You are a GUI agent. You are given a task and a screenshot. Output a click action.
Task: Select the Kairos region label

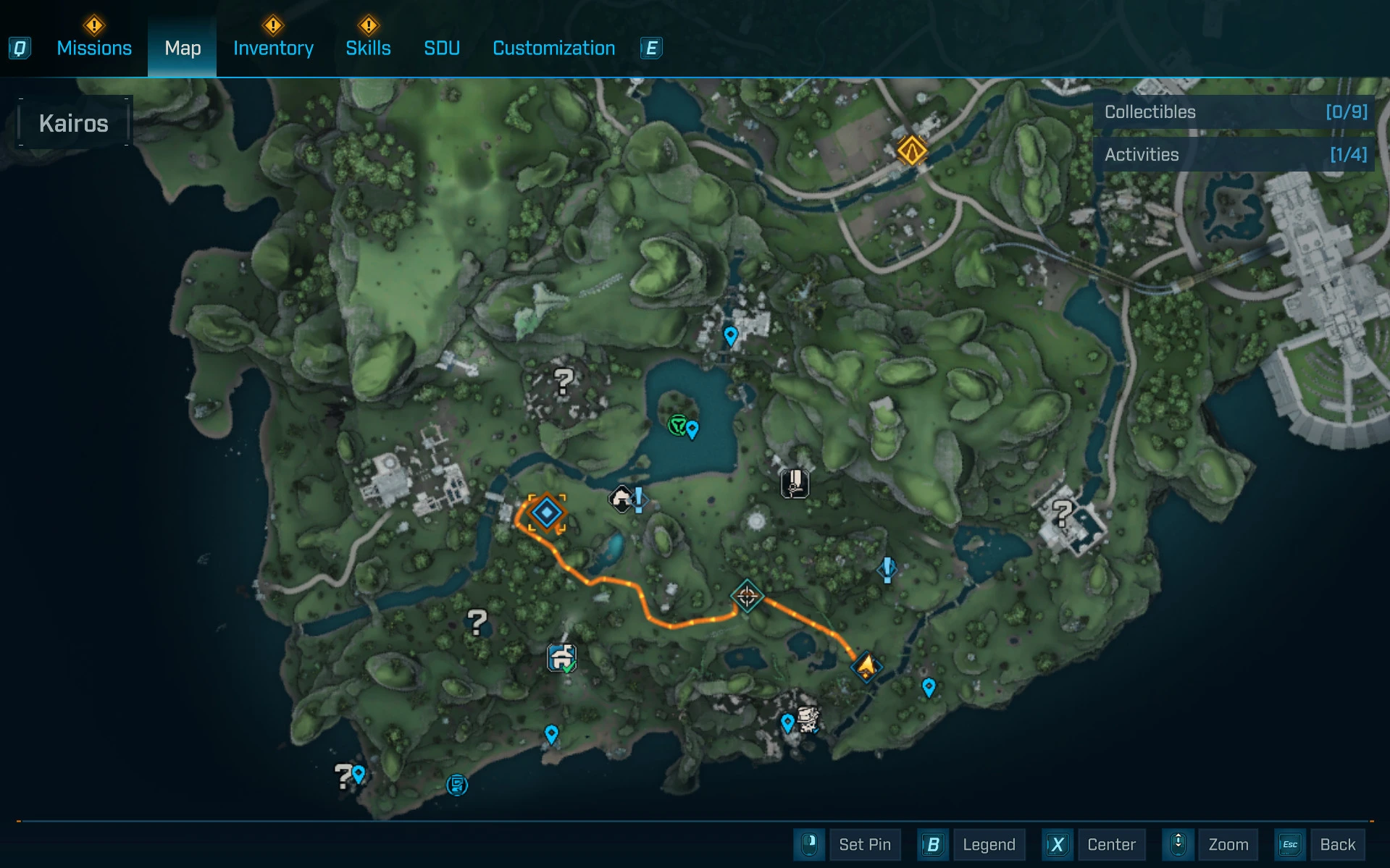pyautogui.click(x=74, y=124)
